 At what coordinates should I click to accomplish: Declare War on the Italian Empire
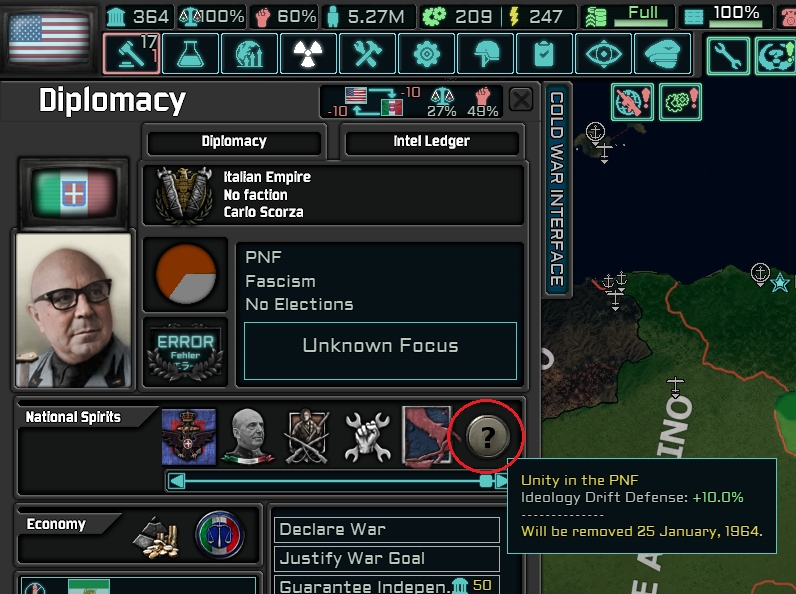pyautogui.click(x=386, y=529)
